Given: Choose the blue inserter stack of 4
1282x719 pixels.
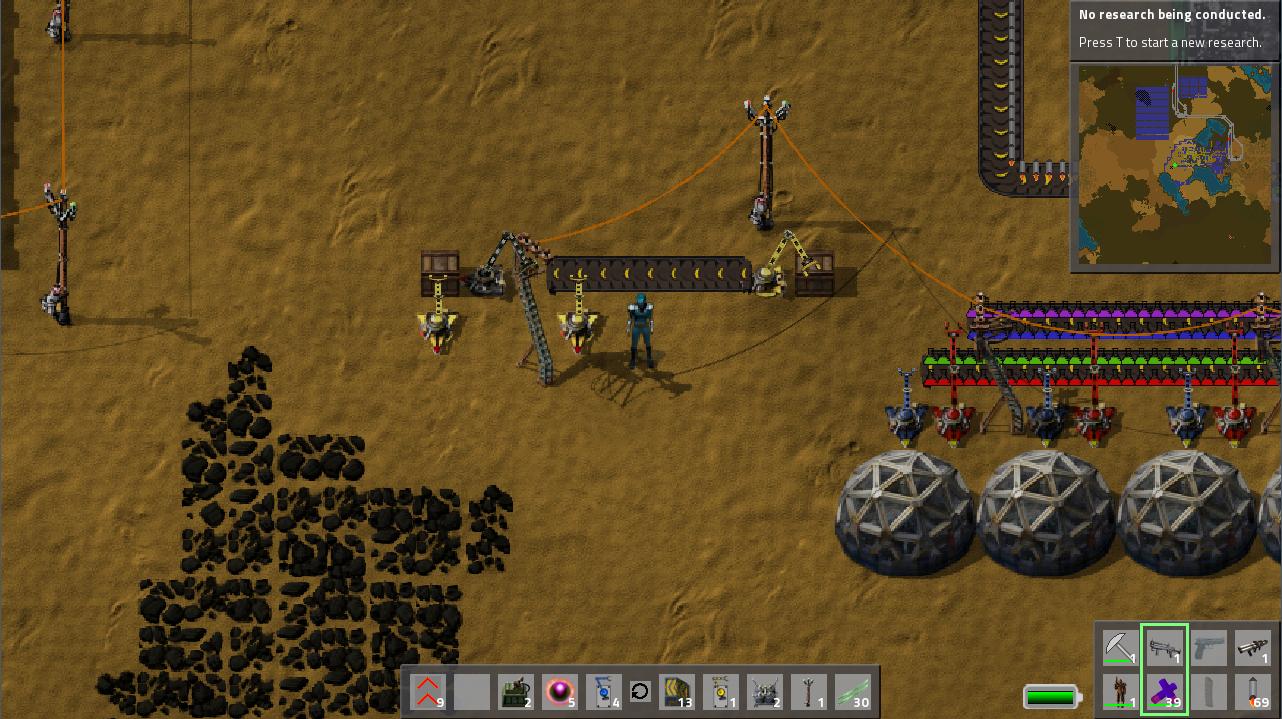Looking at the screenshot, I should point(603,691).
